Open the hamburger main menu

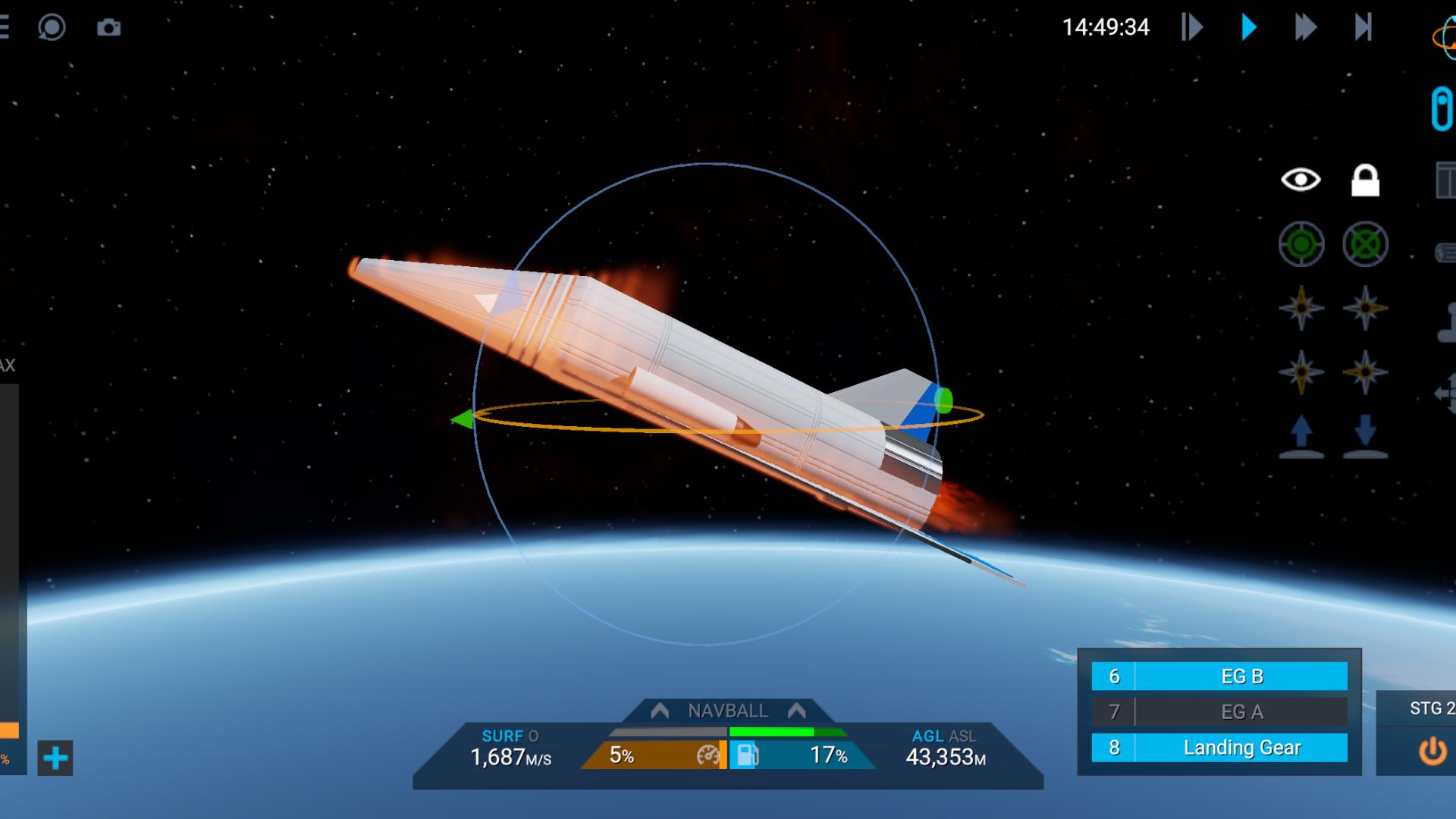(5, 27)
